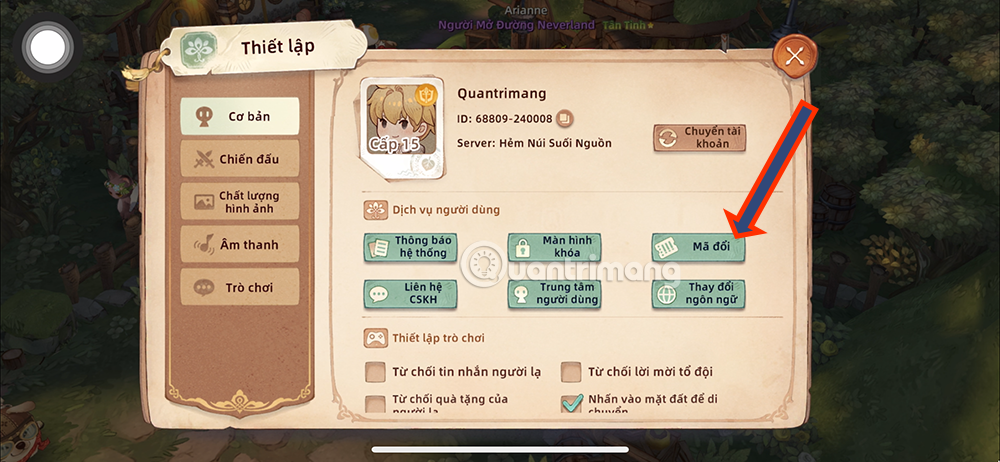The image size is (1000, 462).
Task: Open Trung tâm người dùng
Action: tap(555, 293)
